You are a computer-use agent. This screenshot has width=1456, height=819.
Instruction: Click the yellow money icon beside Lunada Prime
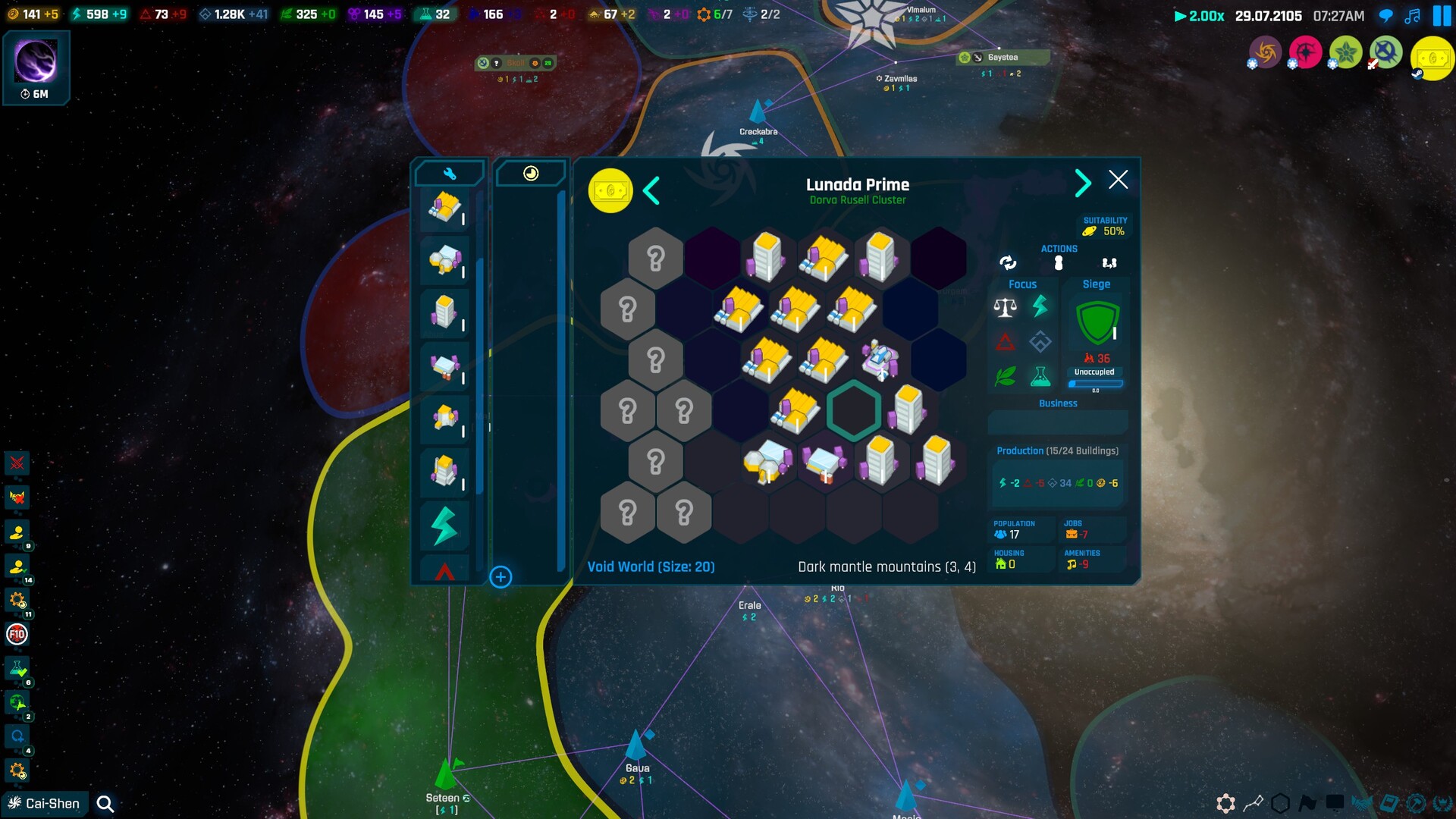[x=611, y=191]
